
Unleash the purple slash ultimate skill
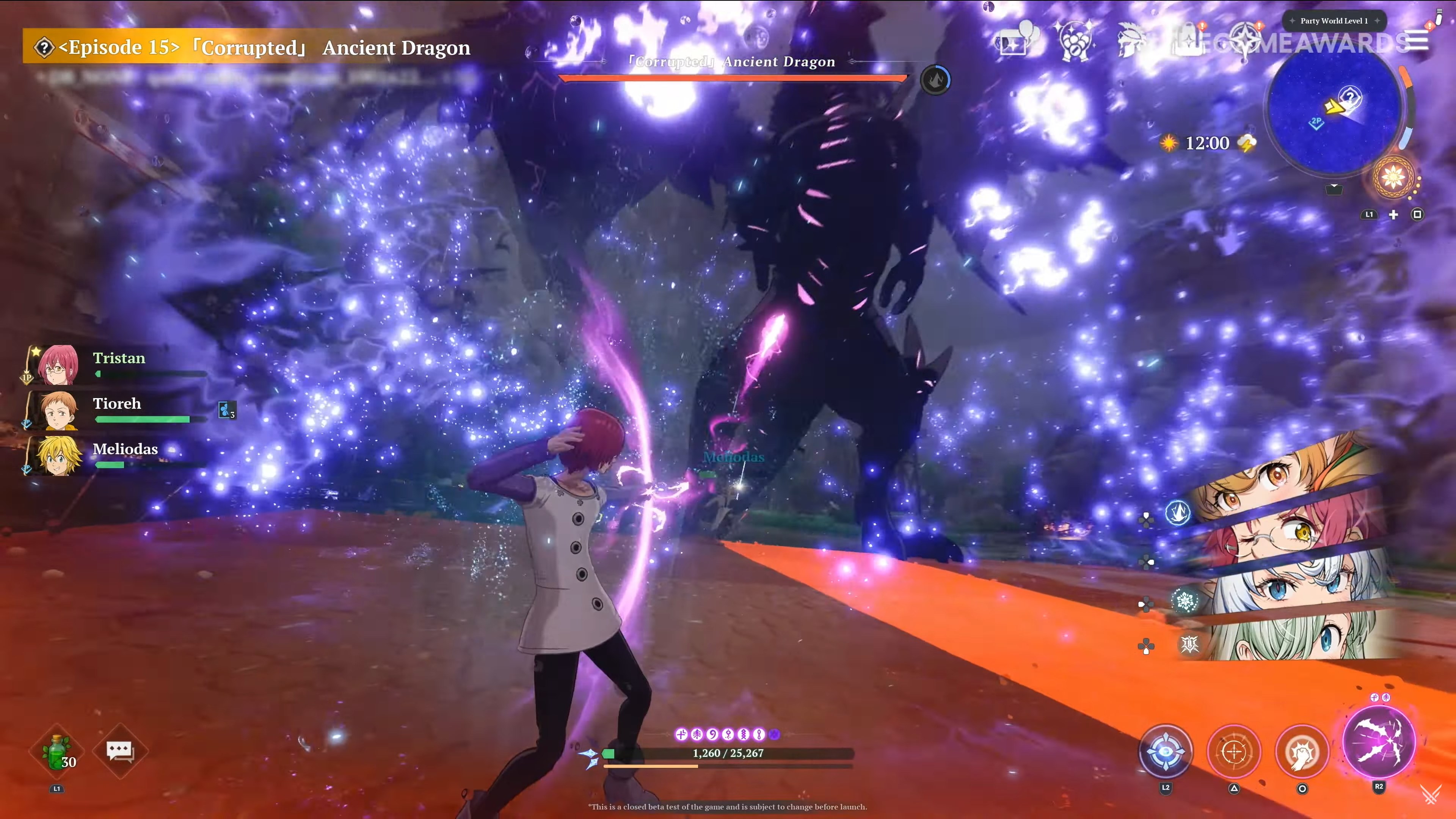tap(1379, 742)
